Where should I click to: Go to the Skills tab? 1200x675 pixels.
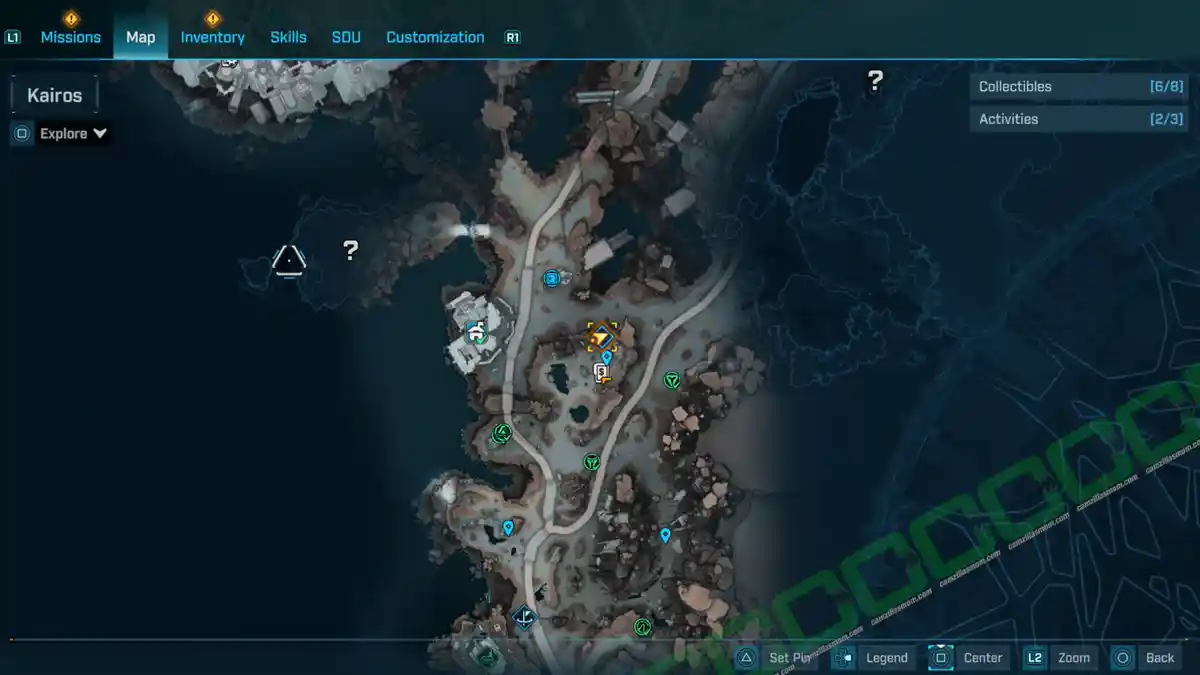[288, 37]
